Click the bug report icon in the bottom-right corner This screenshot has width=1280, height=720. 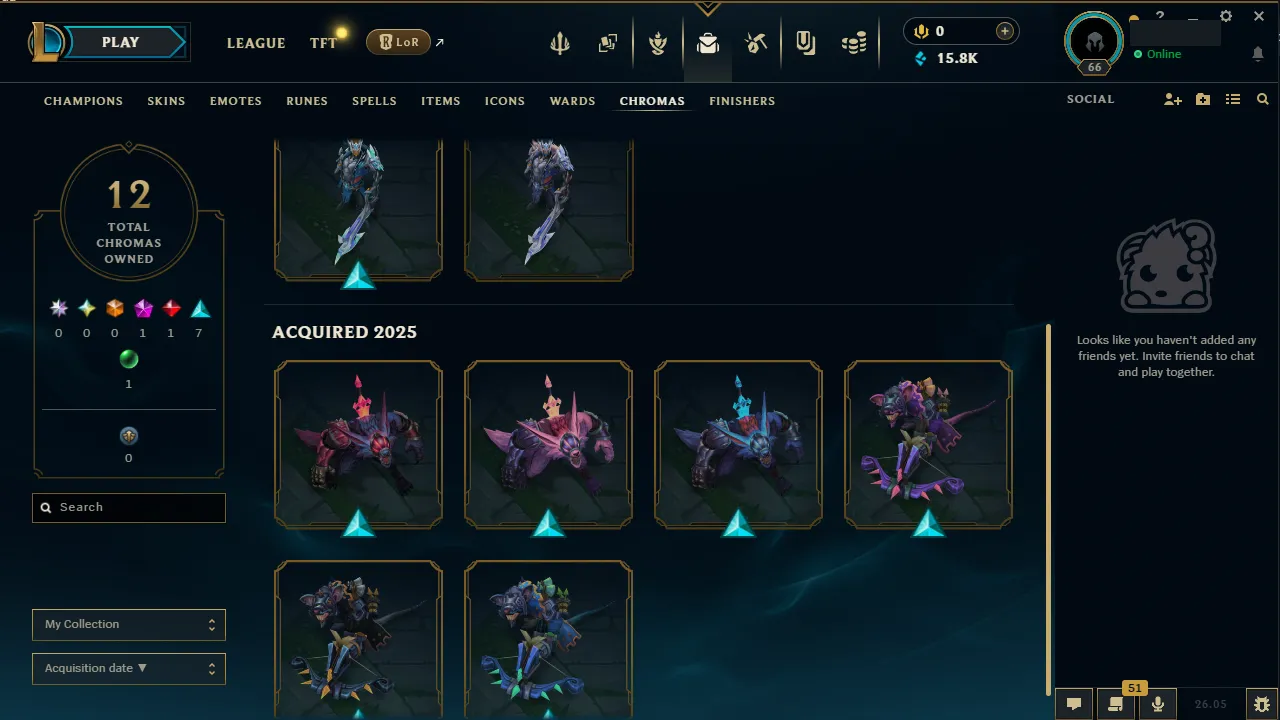coord(1262,704)
